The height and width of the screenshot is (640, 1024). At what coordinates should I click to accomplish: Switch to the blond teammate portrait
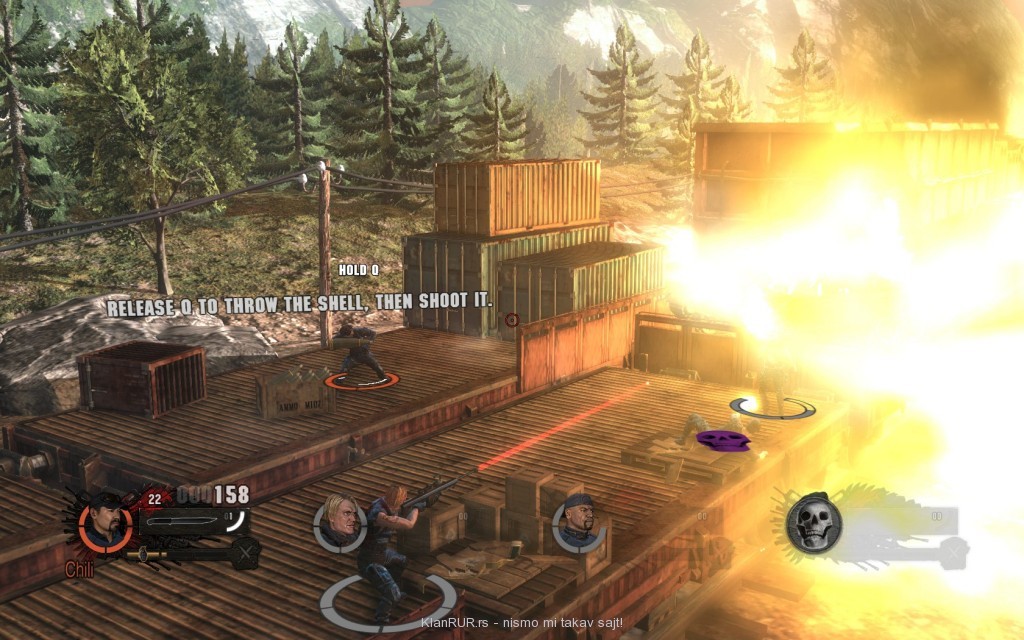tap(339, 524)
